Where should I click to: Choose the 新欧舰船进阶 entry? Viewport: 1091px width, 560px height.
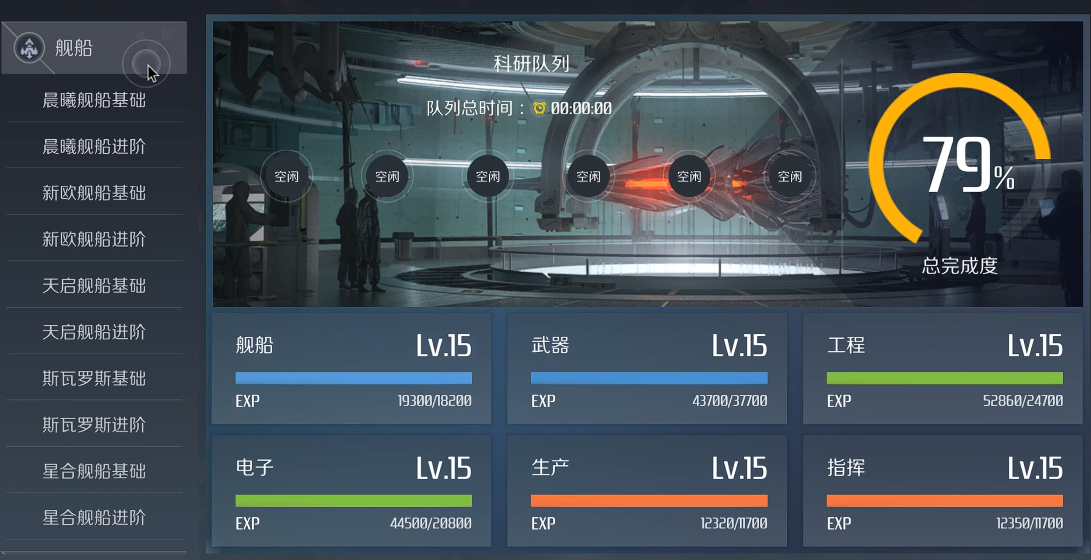94,239
